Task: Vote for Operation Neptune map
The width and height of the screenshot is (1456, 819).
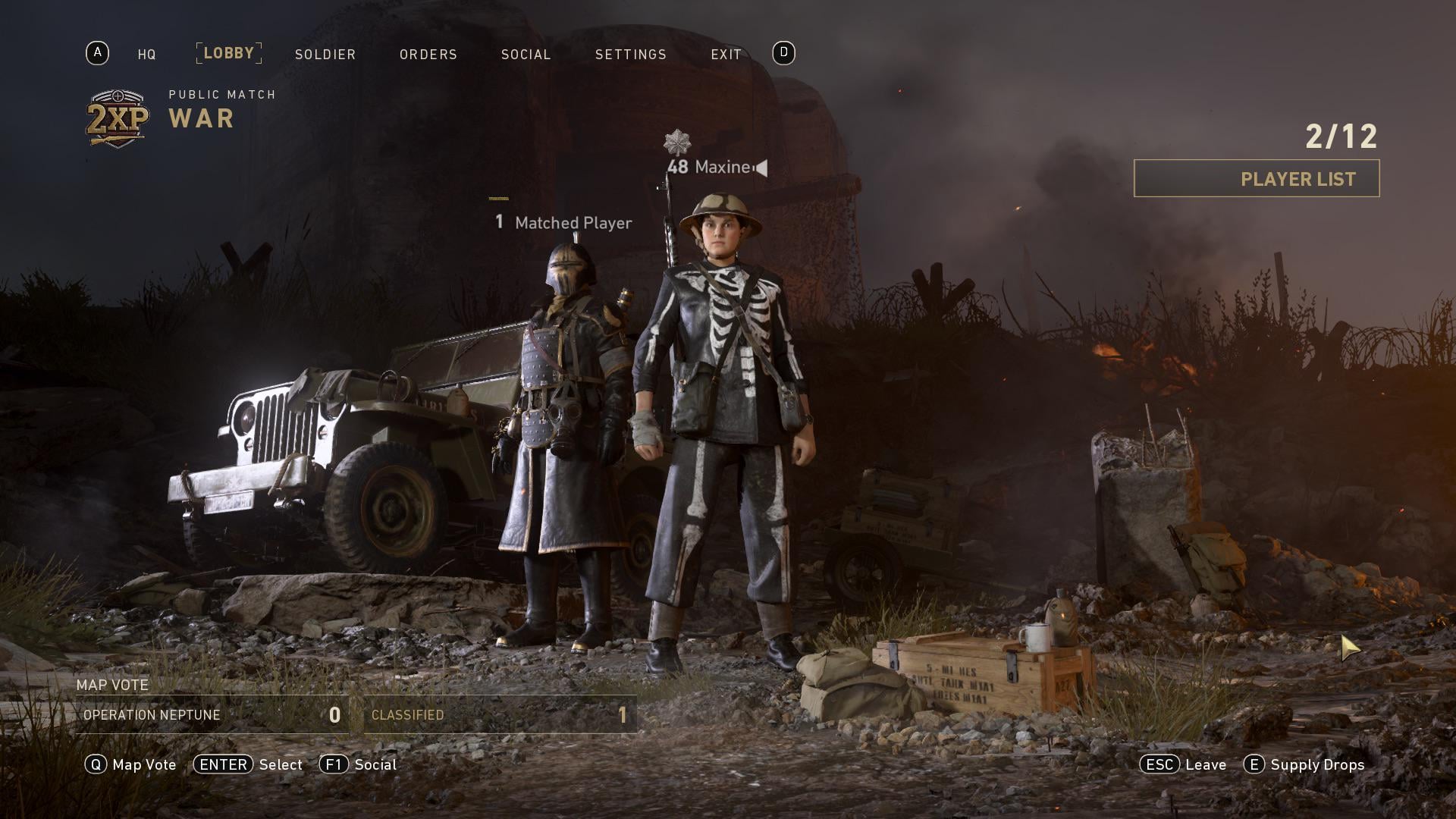Action: 212,715
